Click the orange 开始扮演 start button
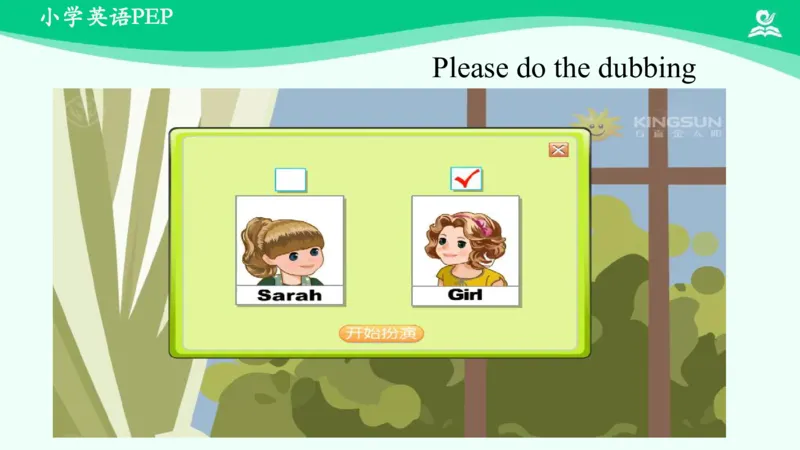The height and width of the screenshot is (450, 800). click(x=382, y=333)
